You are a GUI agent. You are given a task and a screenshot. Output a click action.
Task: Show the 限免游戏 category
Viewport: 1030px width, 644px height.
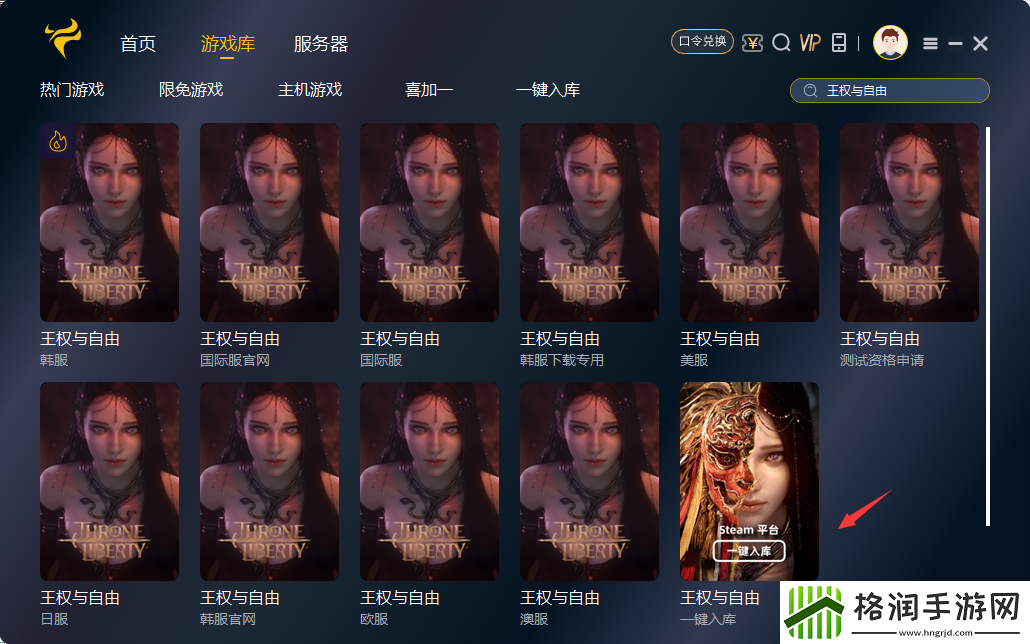pyautogui.click(x=191, y=90)
